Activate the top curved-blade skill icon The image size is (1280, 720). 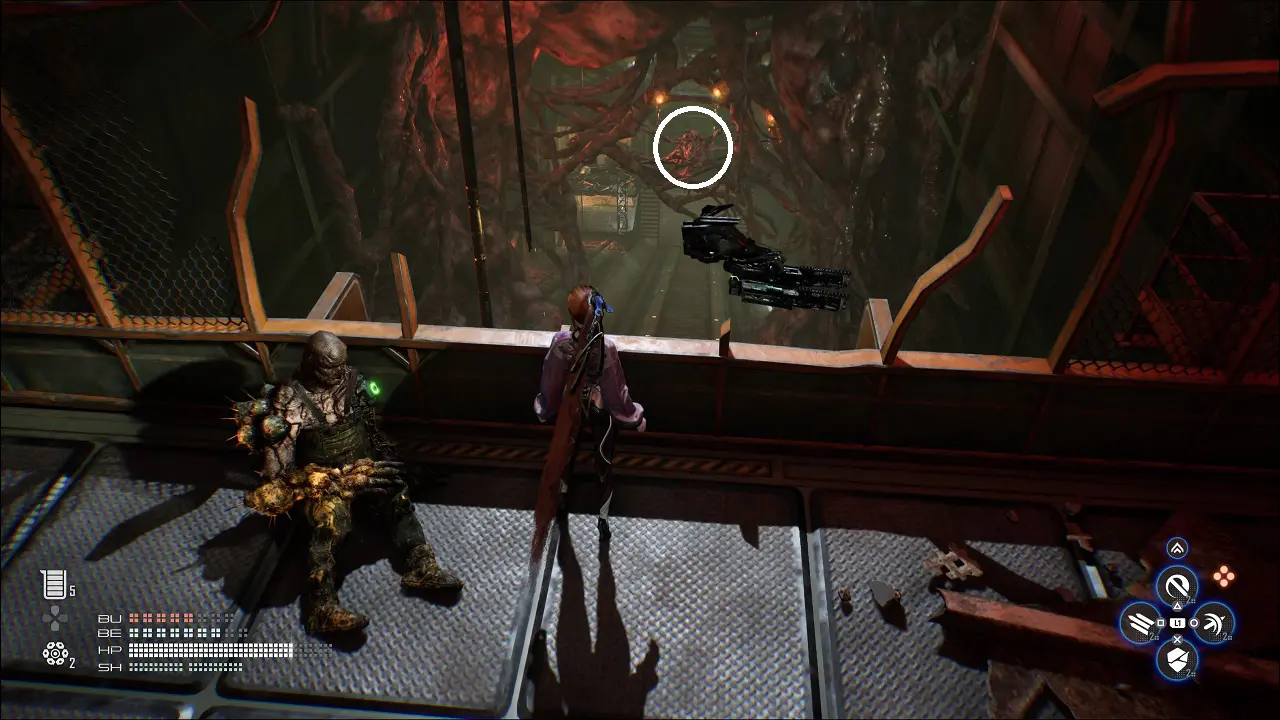pyautogui.click(x=1178, y=585)
